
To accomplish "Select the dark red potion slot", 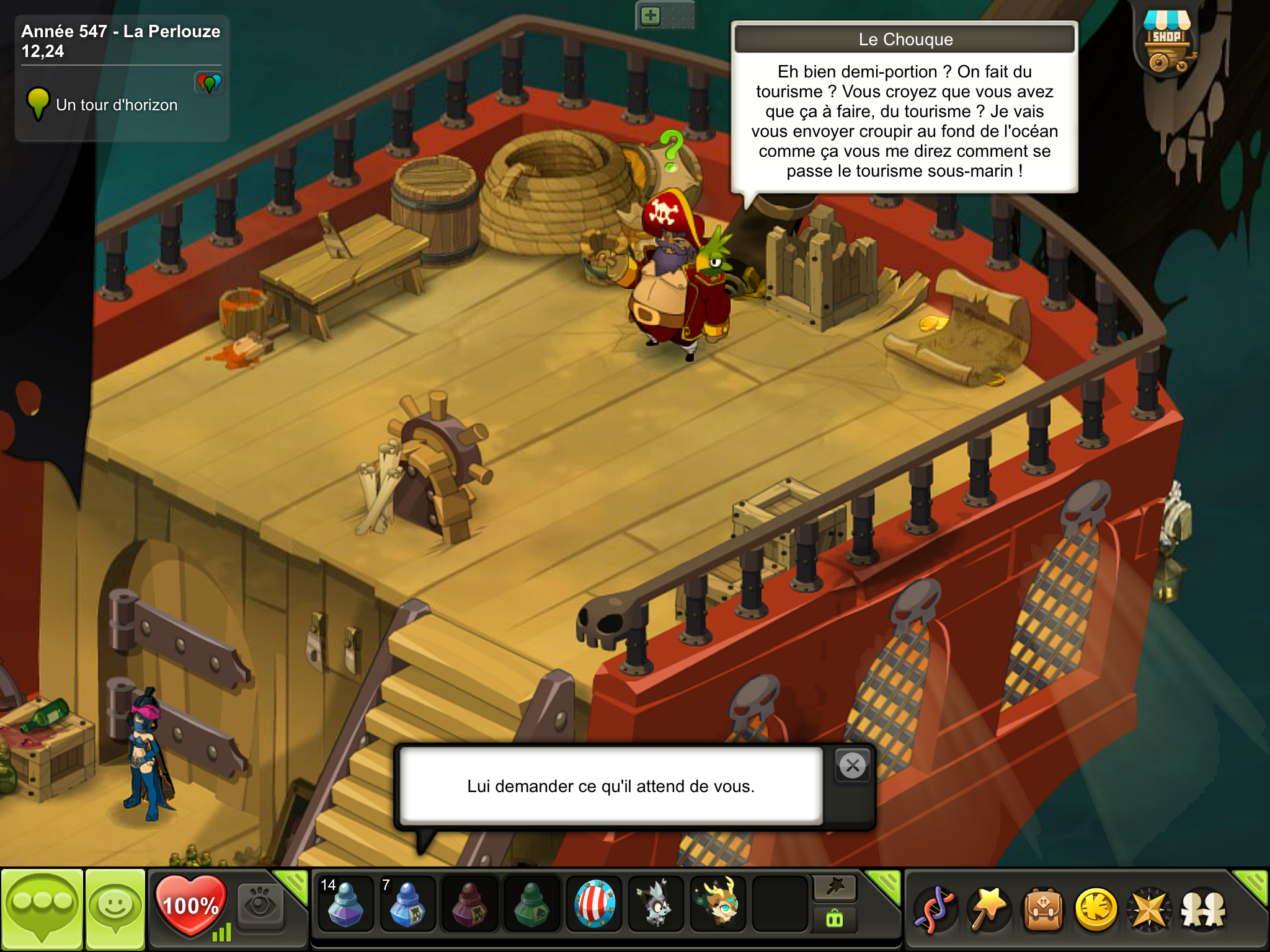I will [x=469, y=905].
